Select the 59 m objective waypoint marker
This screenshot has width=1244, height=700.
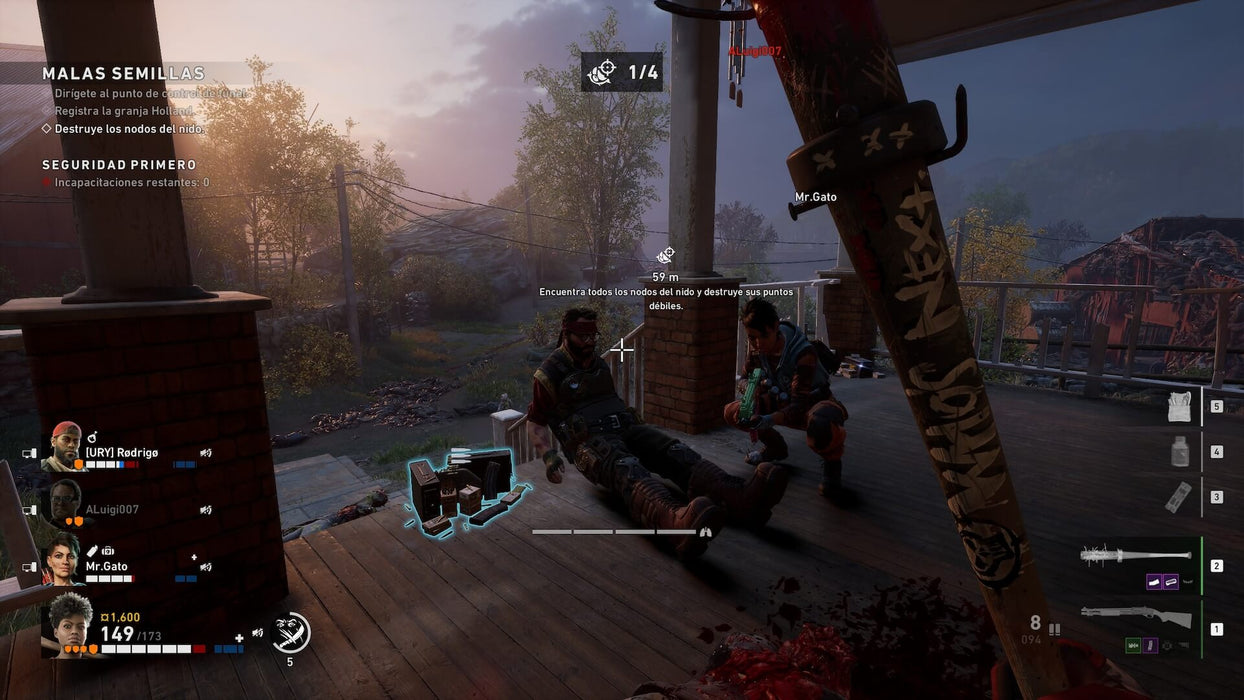(x=665, y=256)
